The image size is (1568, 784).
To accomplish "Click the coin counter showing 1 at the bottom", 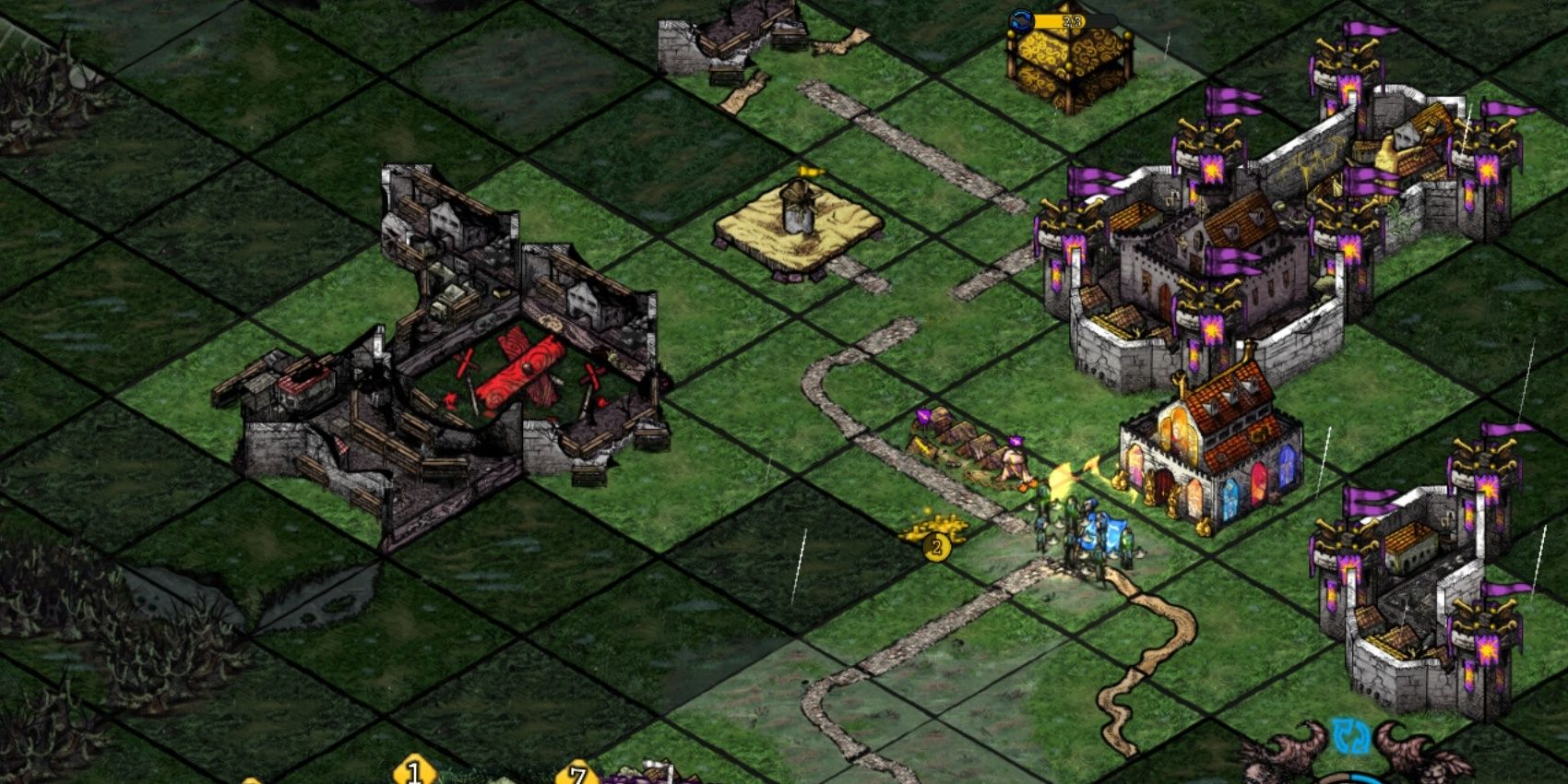I will click(412, 773).
